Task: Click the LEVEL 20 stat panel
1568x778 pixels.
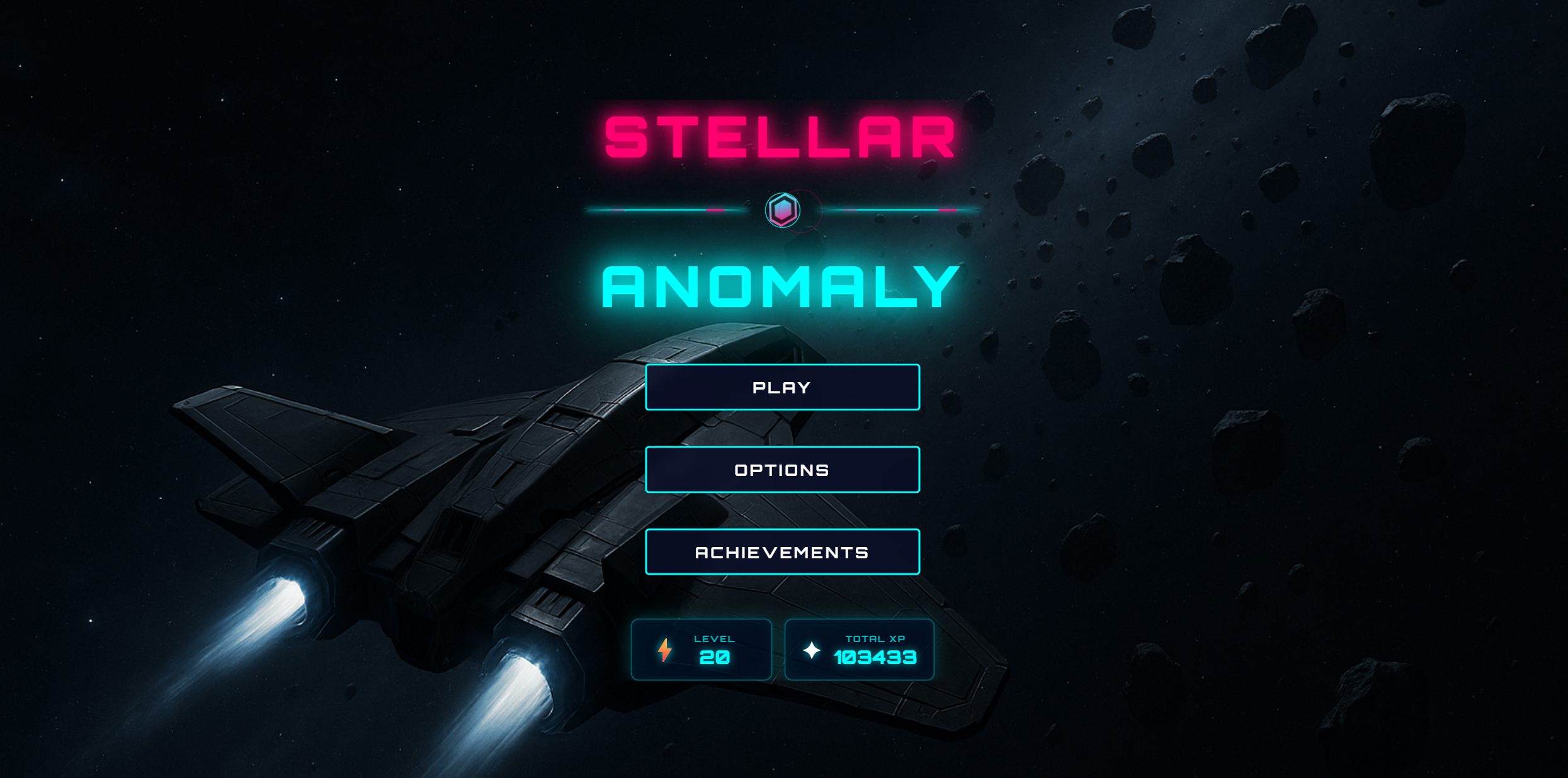Action: point(702,650)
